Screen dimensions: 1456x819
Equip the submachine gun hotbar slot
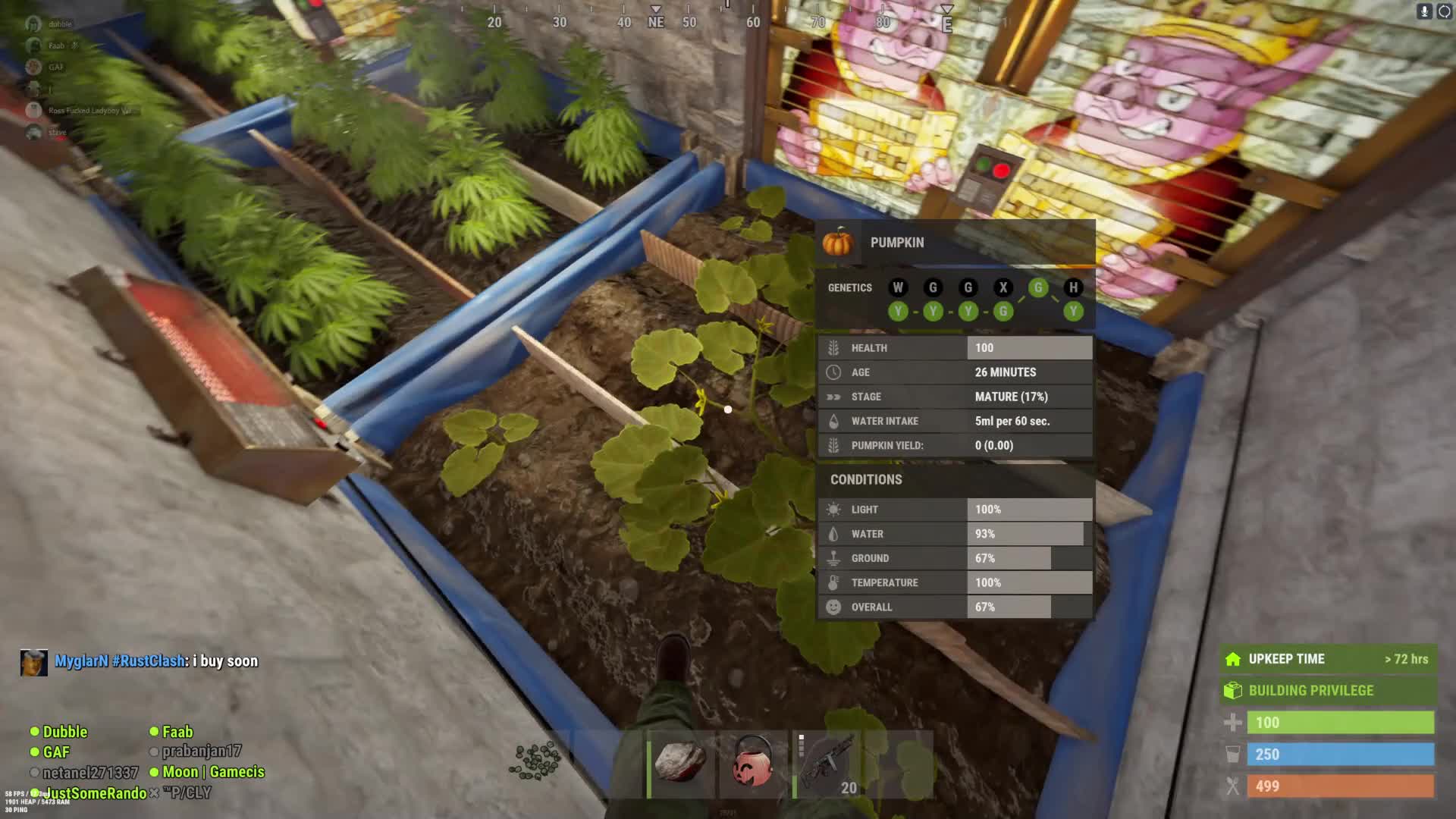tap(826, 762)
